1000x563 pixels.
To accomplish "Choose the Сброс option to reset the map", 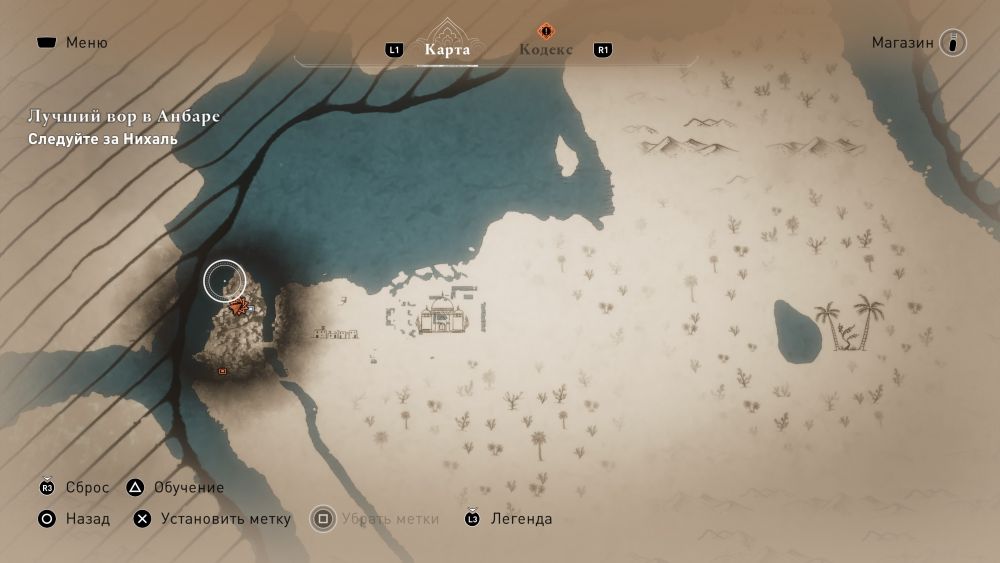I will coord(76,488).
